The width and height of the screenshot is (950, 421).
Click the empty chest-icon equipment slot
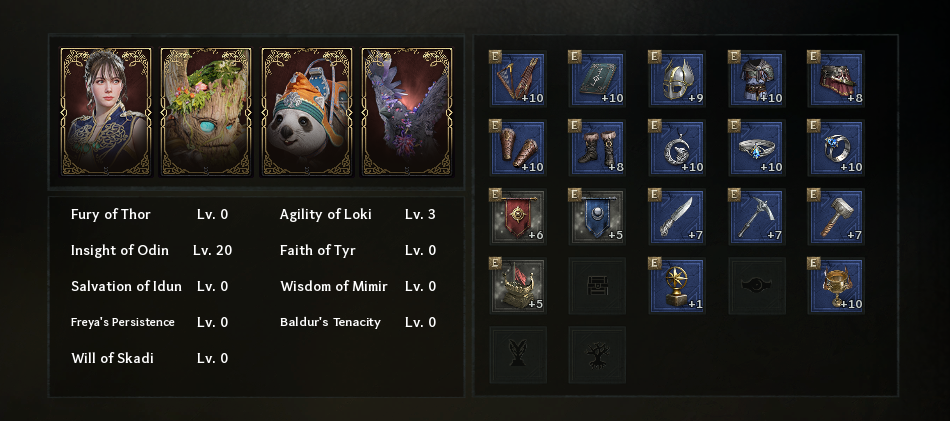click(x=598, y=286)
